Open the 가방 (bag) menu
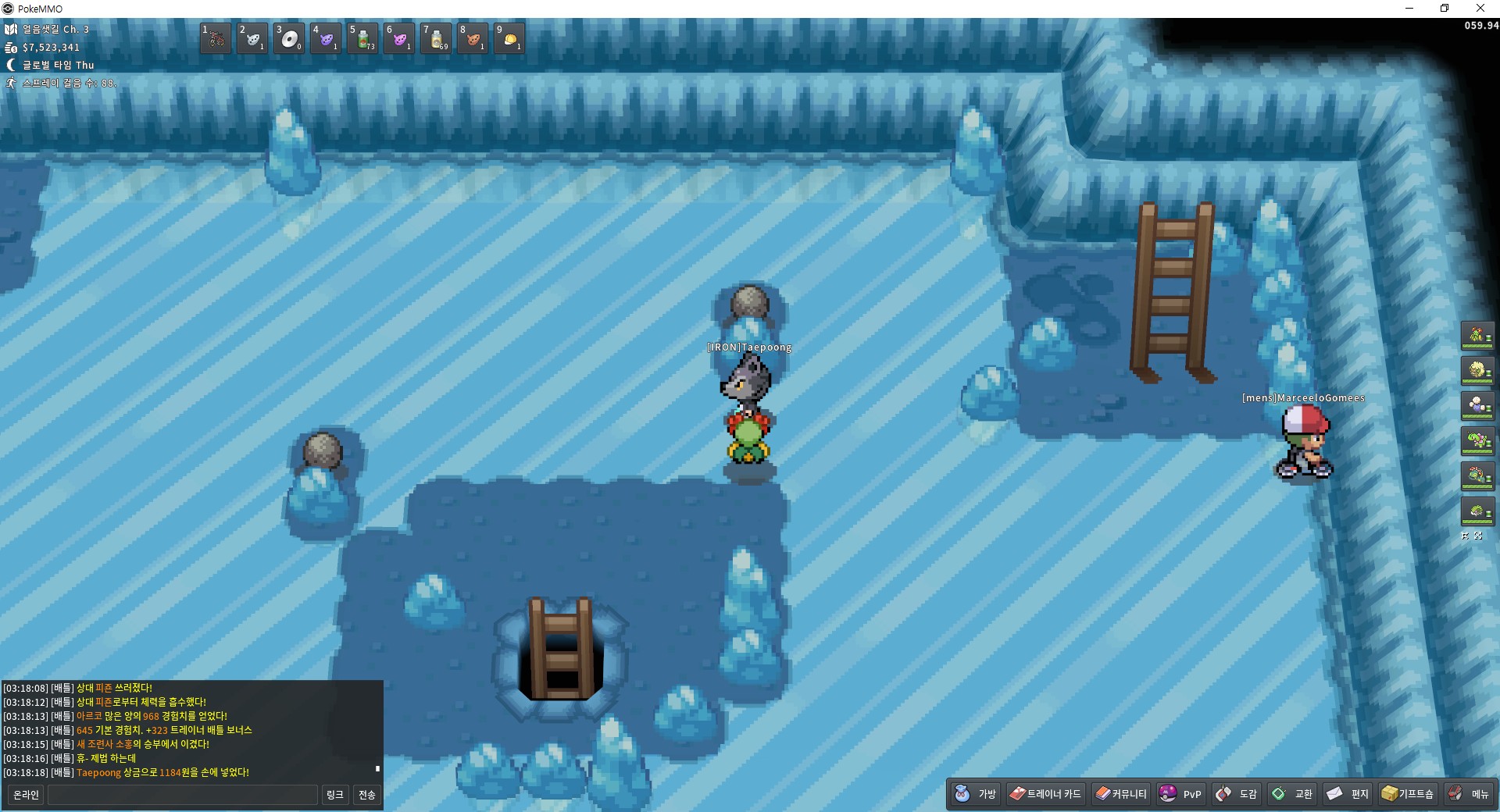The height and width of the screenshot is (812, 1500). click(x=976, y=794)
